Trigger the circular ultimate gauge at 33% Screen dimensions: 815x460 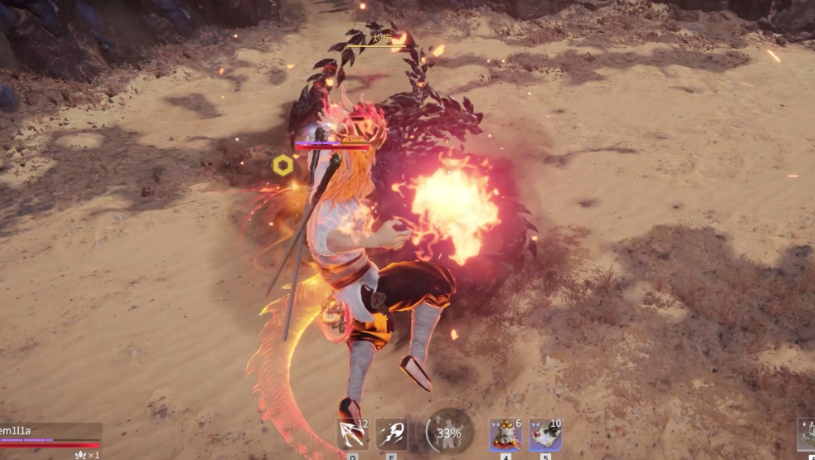click(x=449, y=433)
